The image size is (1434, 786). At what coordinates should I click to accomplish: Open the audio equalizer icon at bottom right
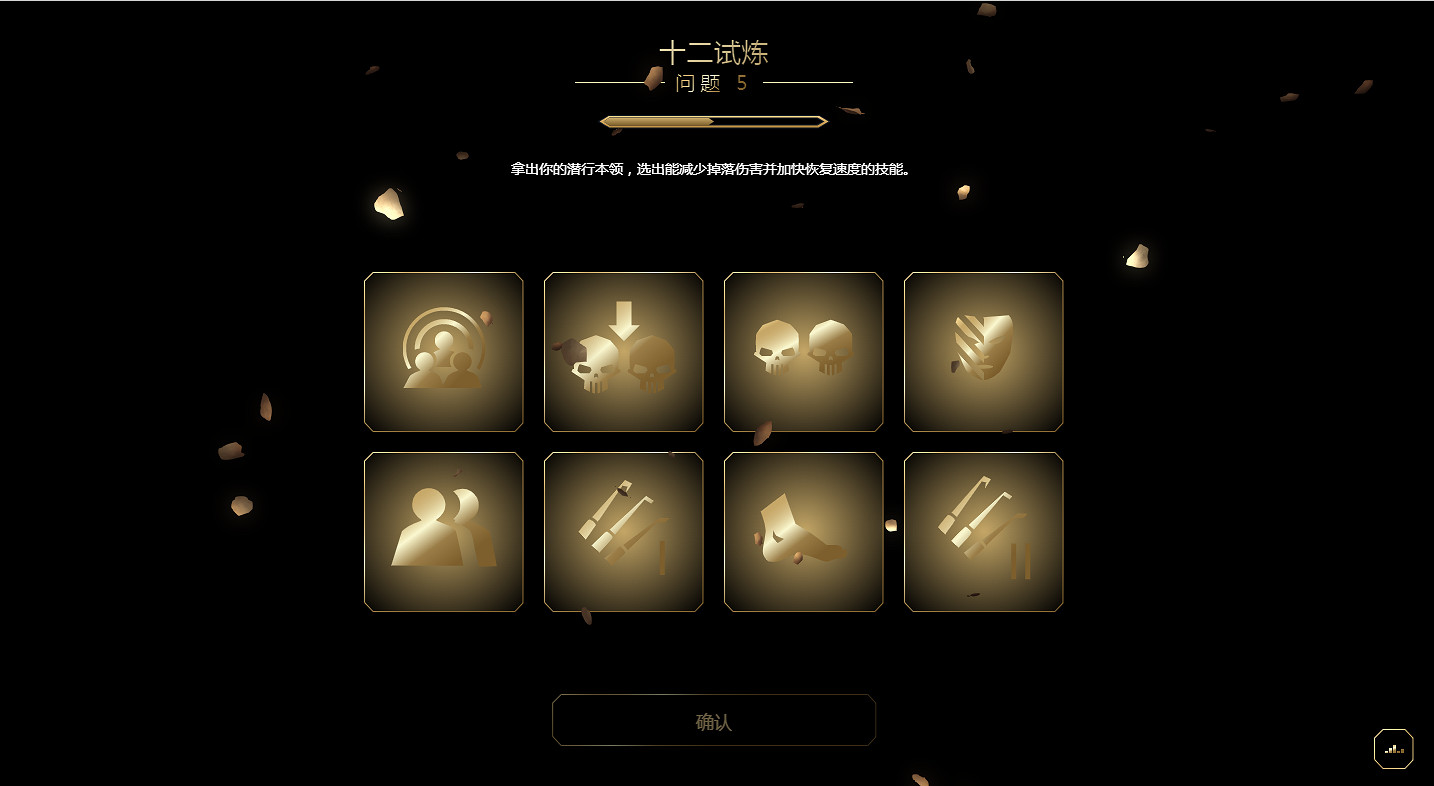point(1393,748)
